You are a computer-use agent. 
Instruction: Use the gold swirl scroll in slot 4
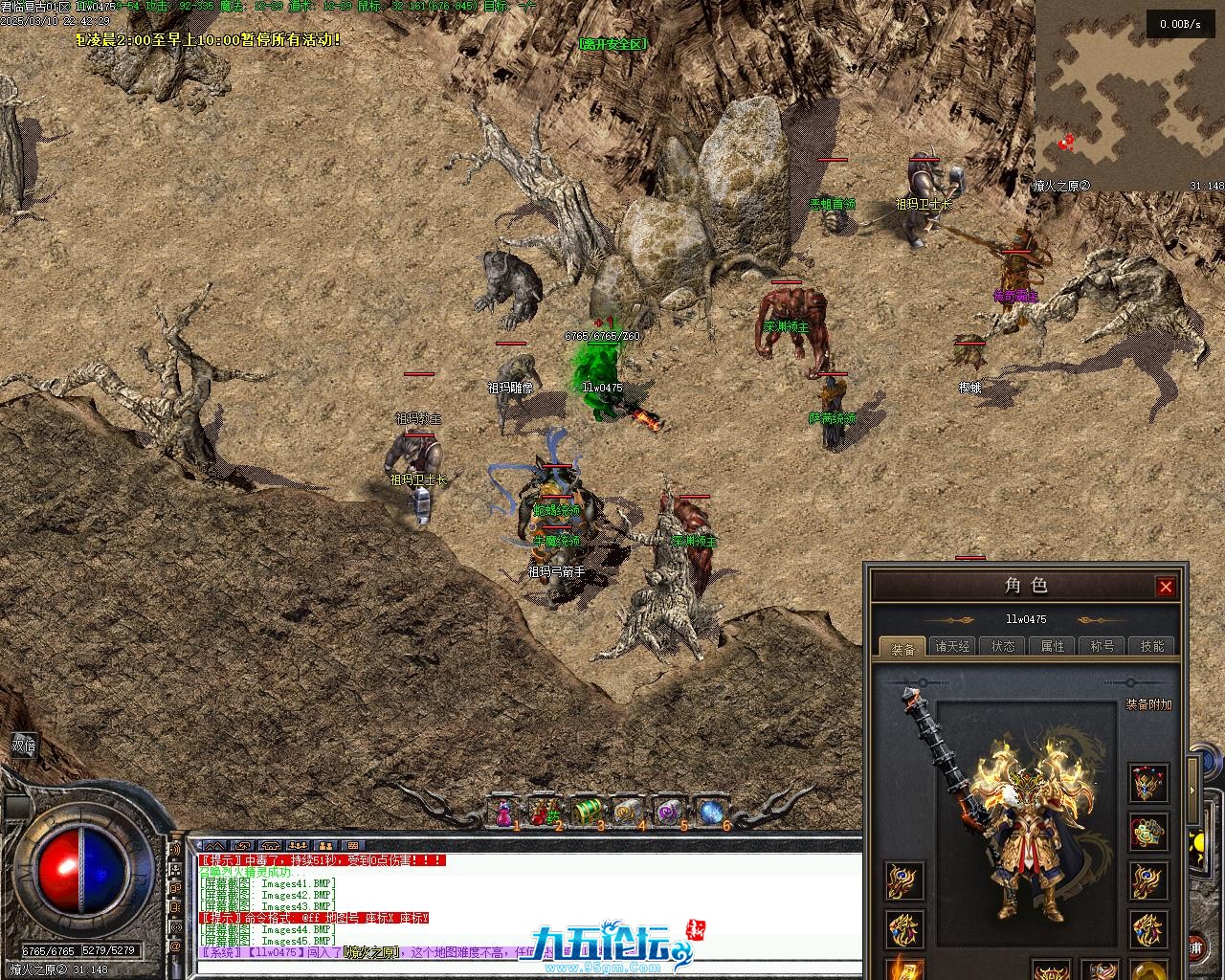point(628,813)
